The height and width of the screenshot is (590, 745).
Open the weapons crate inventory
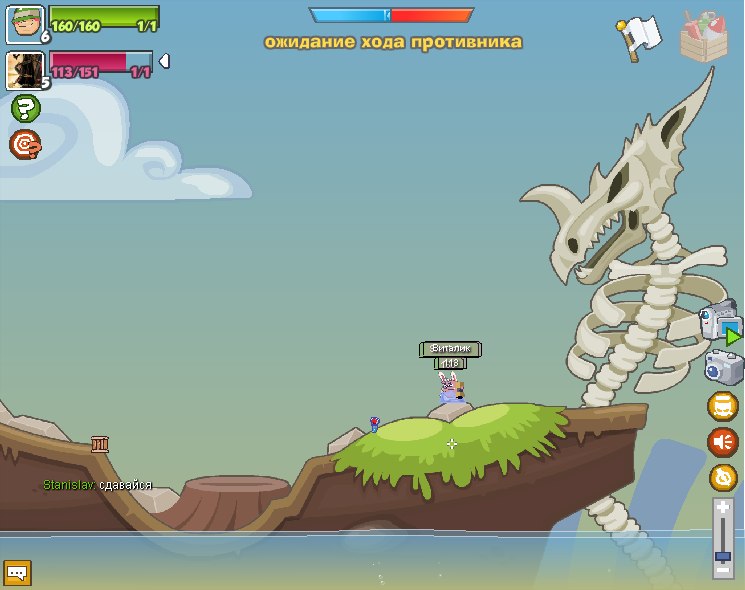coord(703,36)
